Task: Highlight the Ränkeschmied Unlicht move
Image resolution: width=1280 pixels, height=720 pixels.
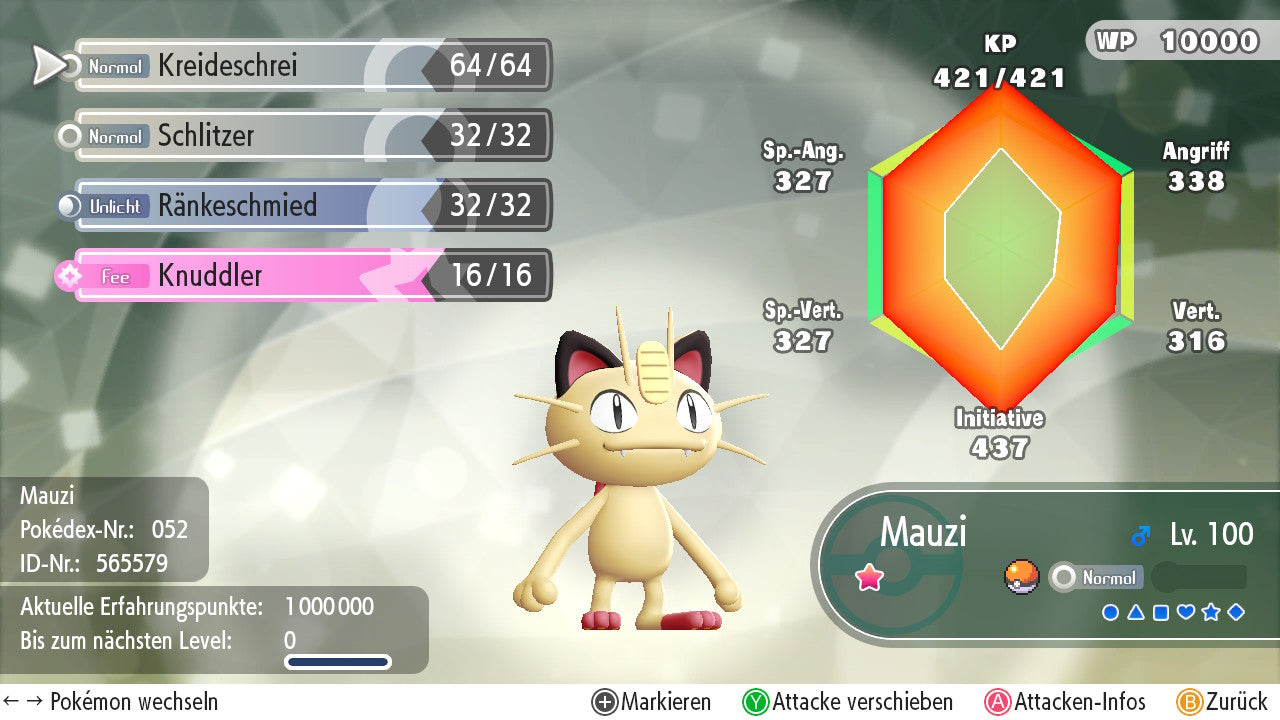Action: pos(310,206)
